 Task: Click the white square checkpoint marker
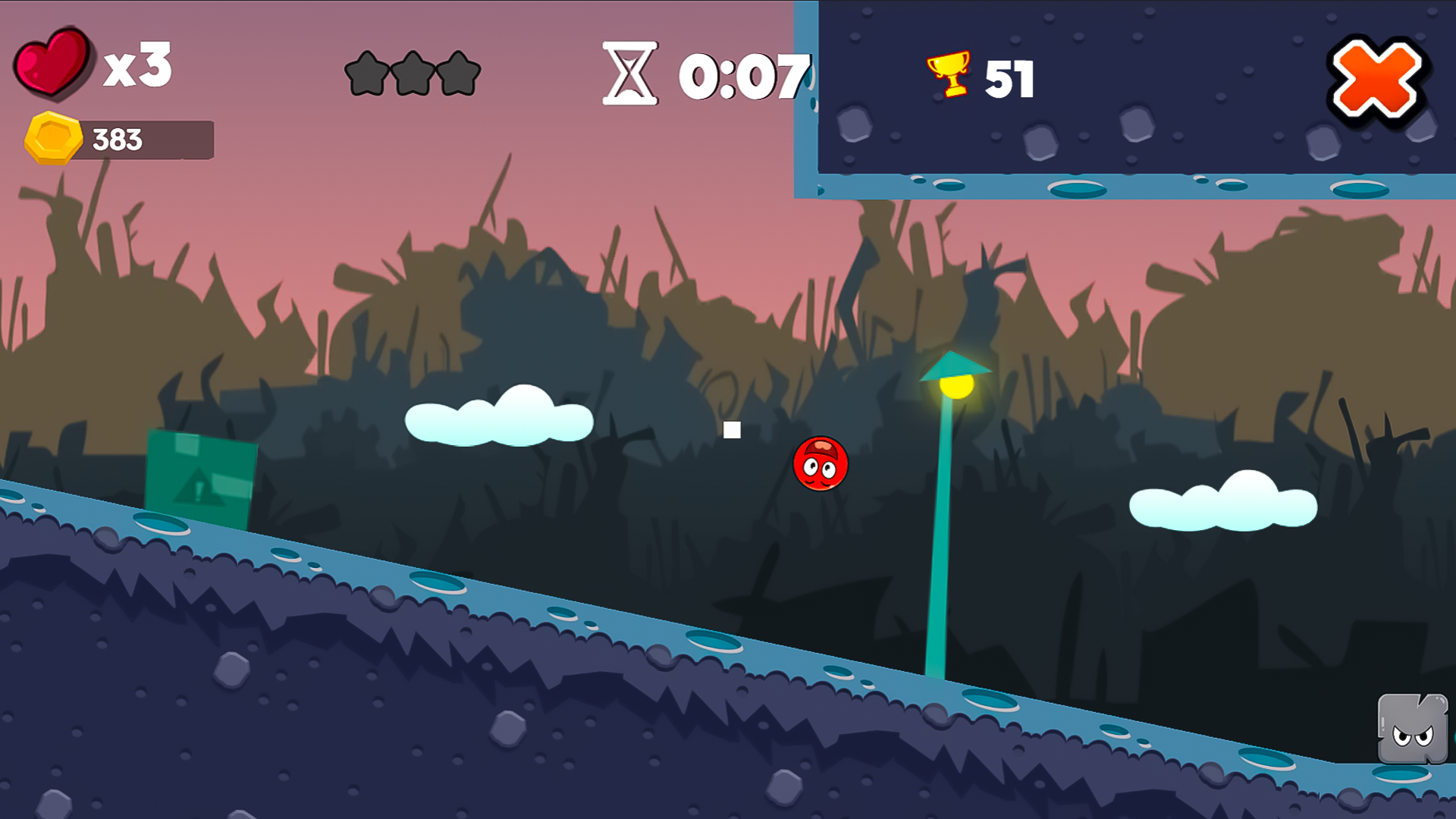732,431
